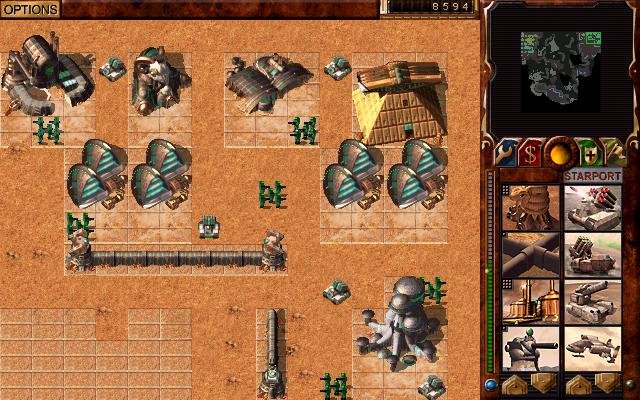Click the Starport label button
The height and width of the screenshot is (400, 640).
(x=592, y=176)
